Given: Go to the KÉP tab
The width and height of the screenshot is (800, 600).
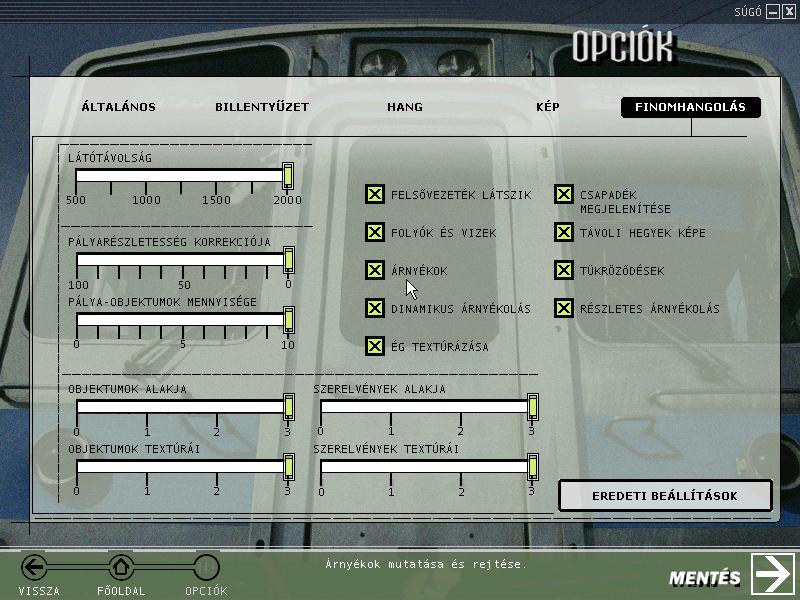Looking at the screenshot, I should click(x=548, y=107).
